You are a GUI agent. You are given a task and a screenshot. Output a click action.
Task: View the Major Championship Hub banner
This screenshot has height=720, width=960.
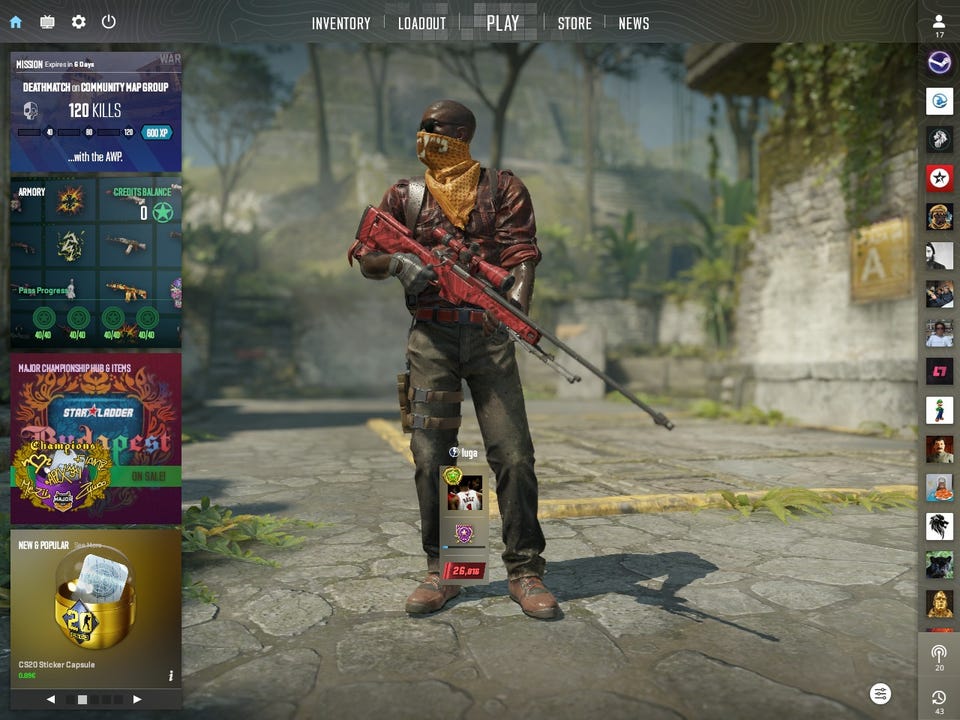tap(96, 438)
